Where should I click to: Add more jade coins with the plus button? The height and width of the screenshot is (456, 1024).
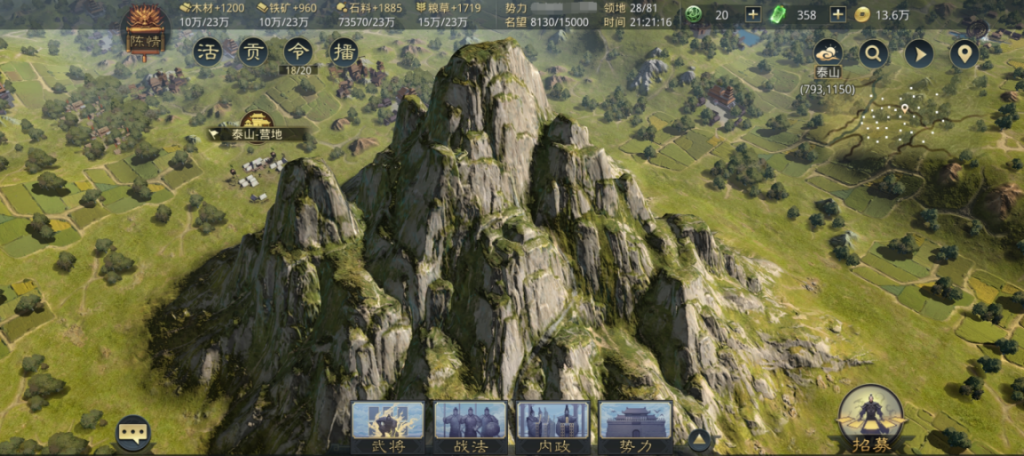(753, 14)
